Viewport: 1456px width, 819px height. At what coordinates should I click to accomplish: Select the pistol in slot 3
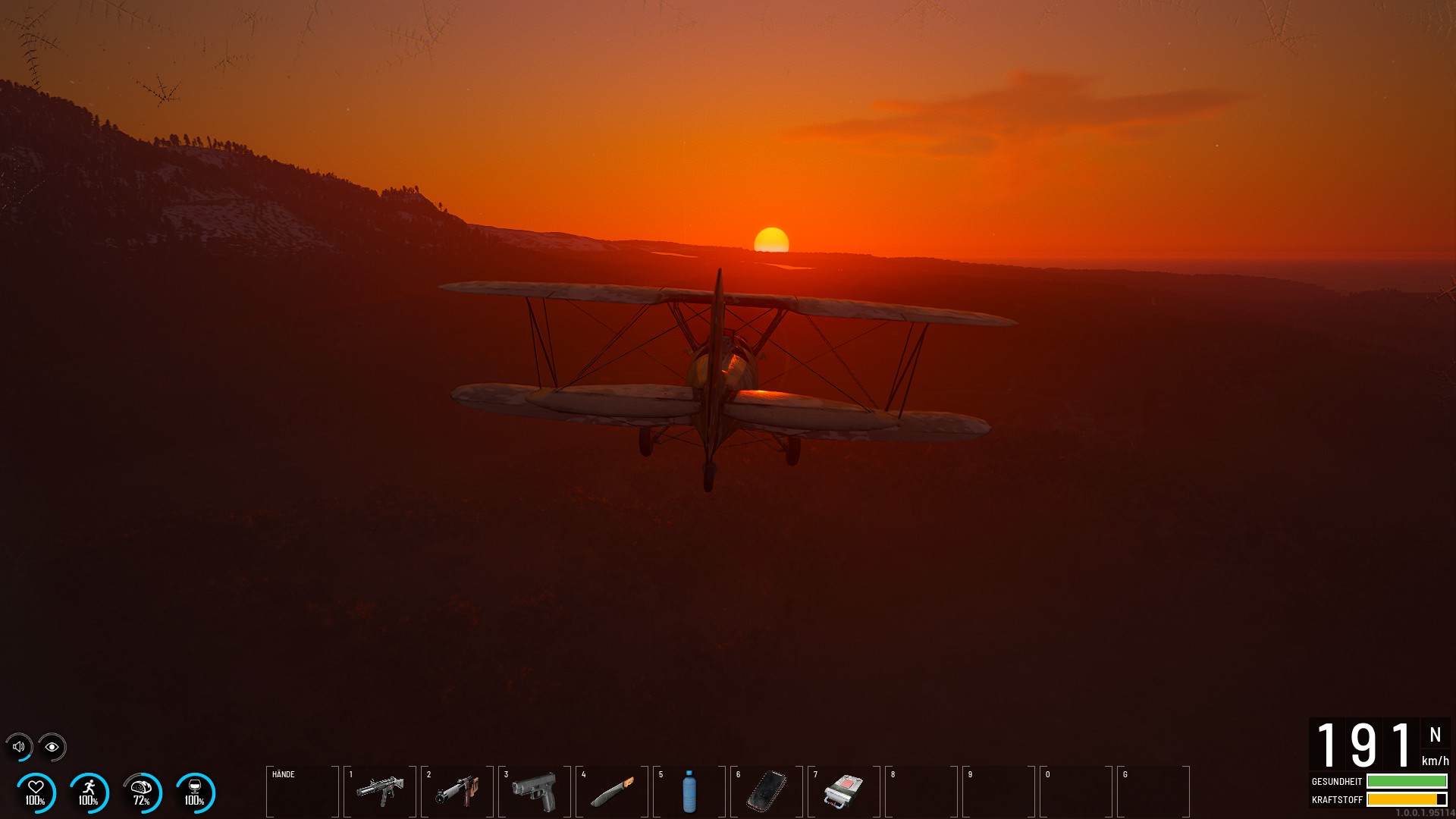click(x=535, y=792)
